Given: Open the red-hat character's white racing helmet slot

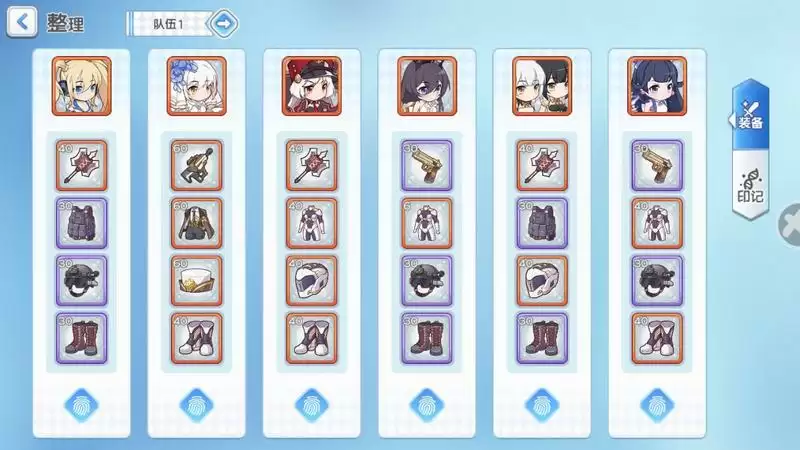Looking at the screenshot, I should tap(312, 282).
